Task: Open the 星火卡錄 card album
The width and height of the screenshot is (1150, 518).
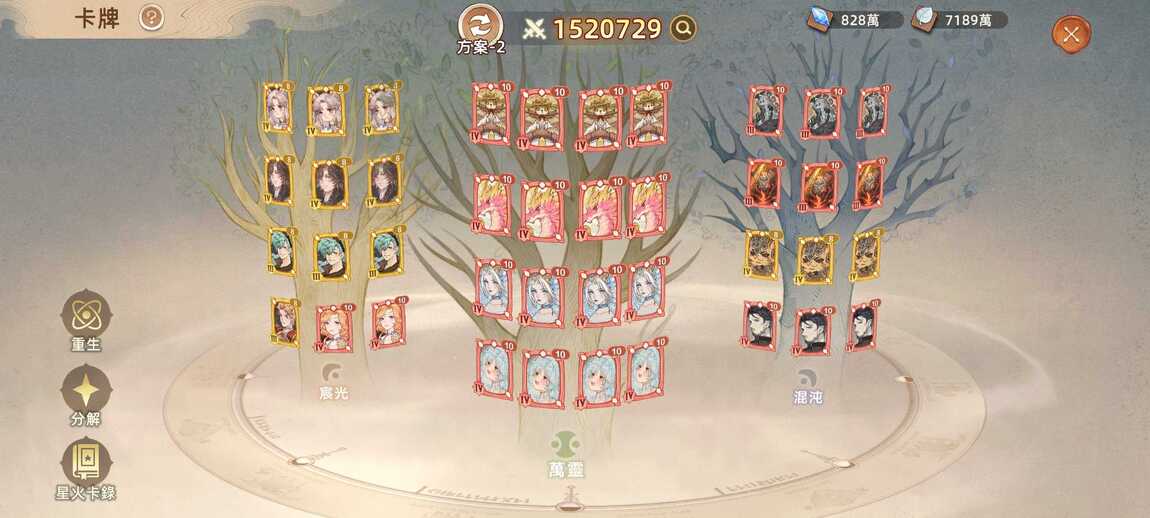Action: (86, 464)
